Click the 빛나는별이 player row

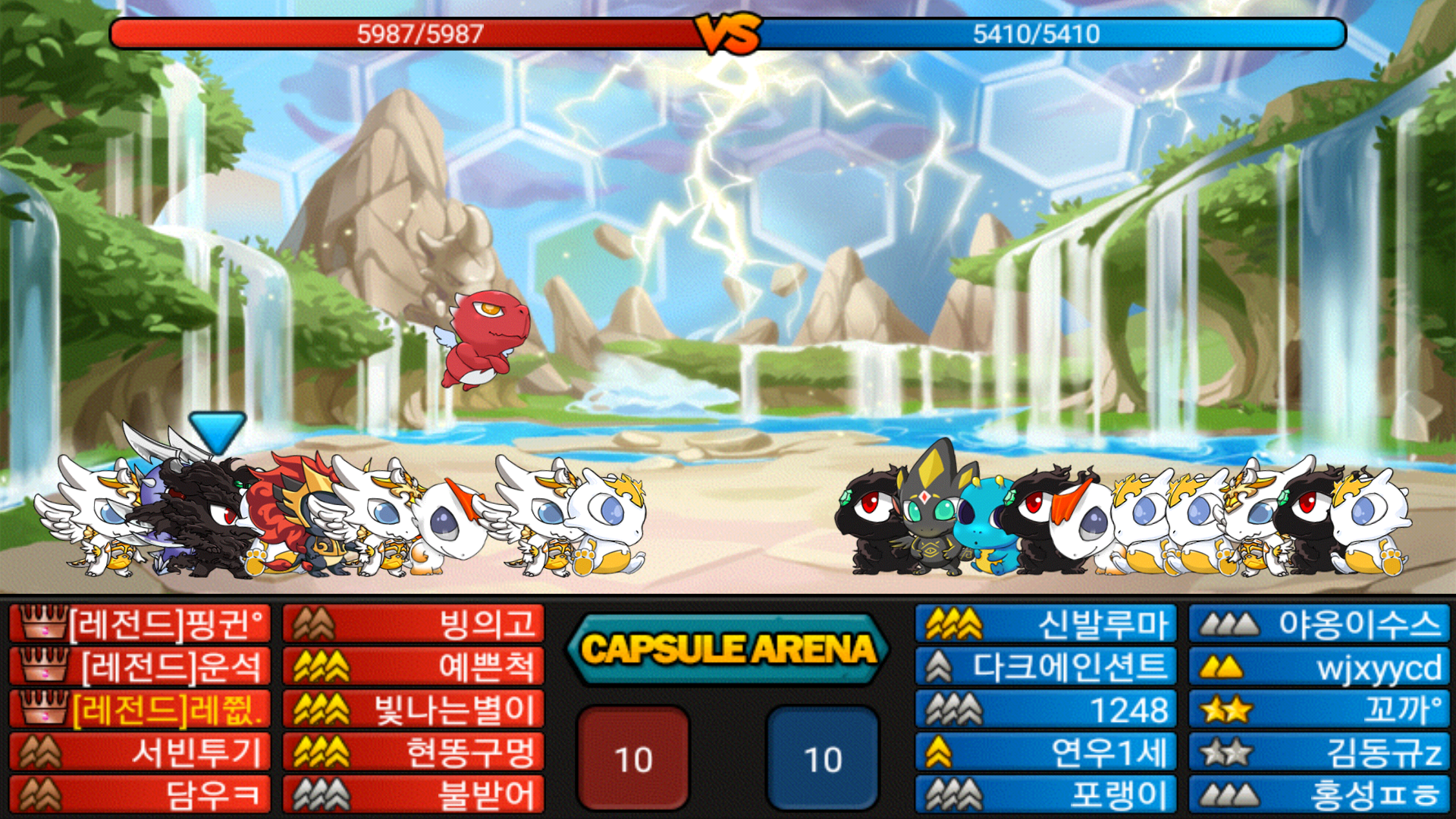pos(413,710)
